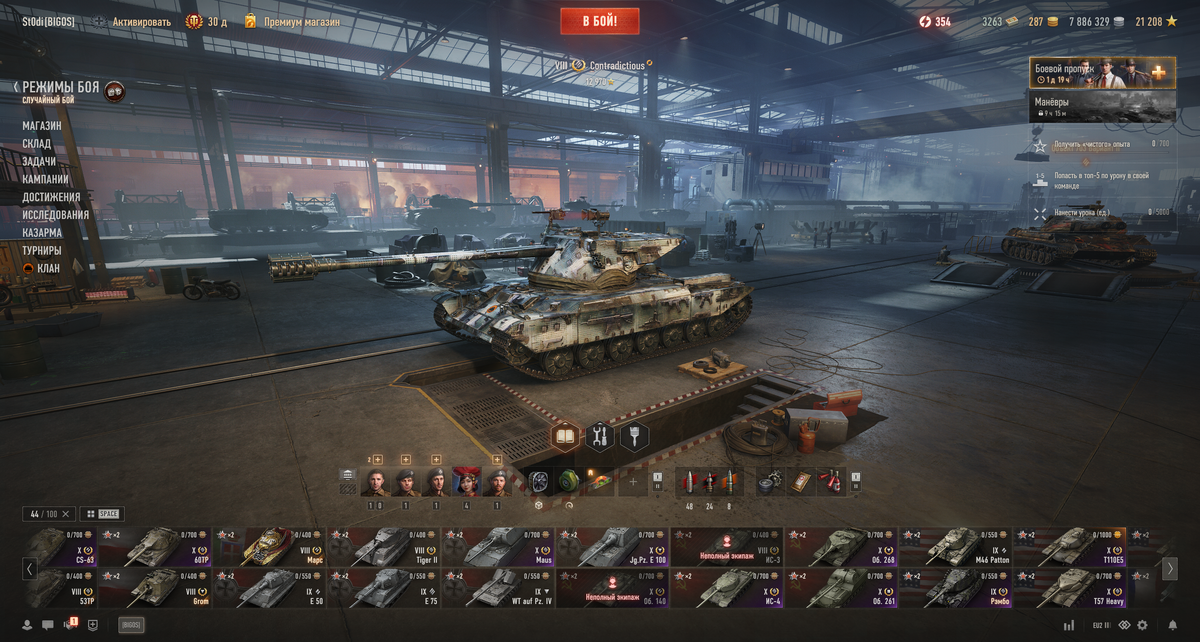Viewport: 1200px width, 642px height.
Task: Open the Турниры tournaments menu
Action: [x=42, y=250]
